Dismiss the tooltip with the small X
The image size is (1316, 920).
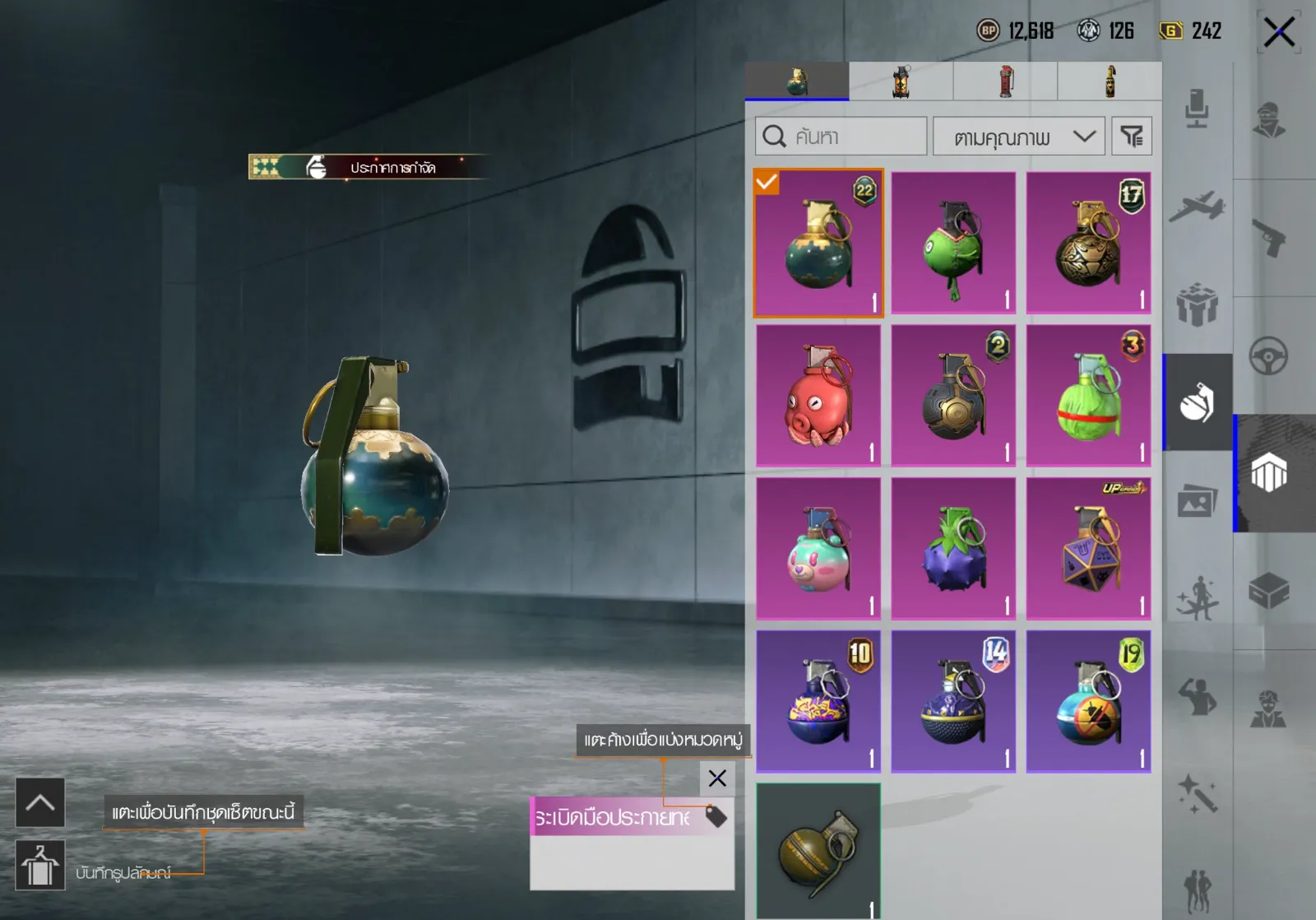pyautogui.click(x=717, y=778)
